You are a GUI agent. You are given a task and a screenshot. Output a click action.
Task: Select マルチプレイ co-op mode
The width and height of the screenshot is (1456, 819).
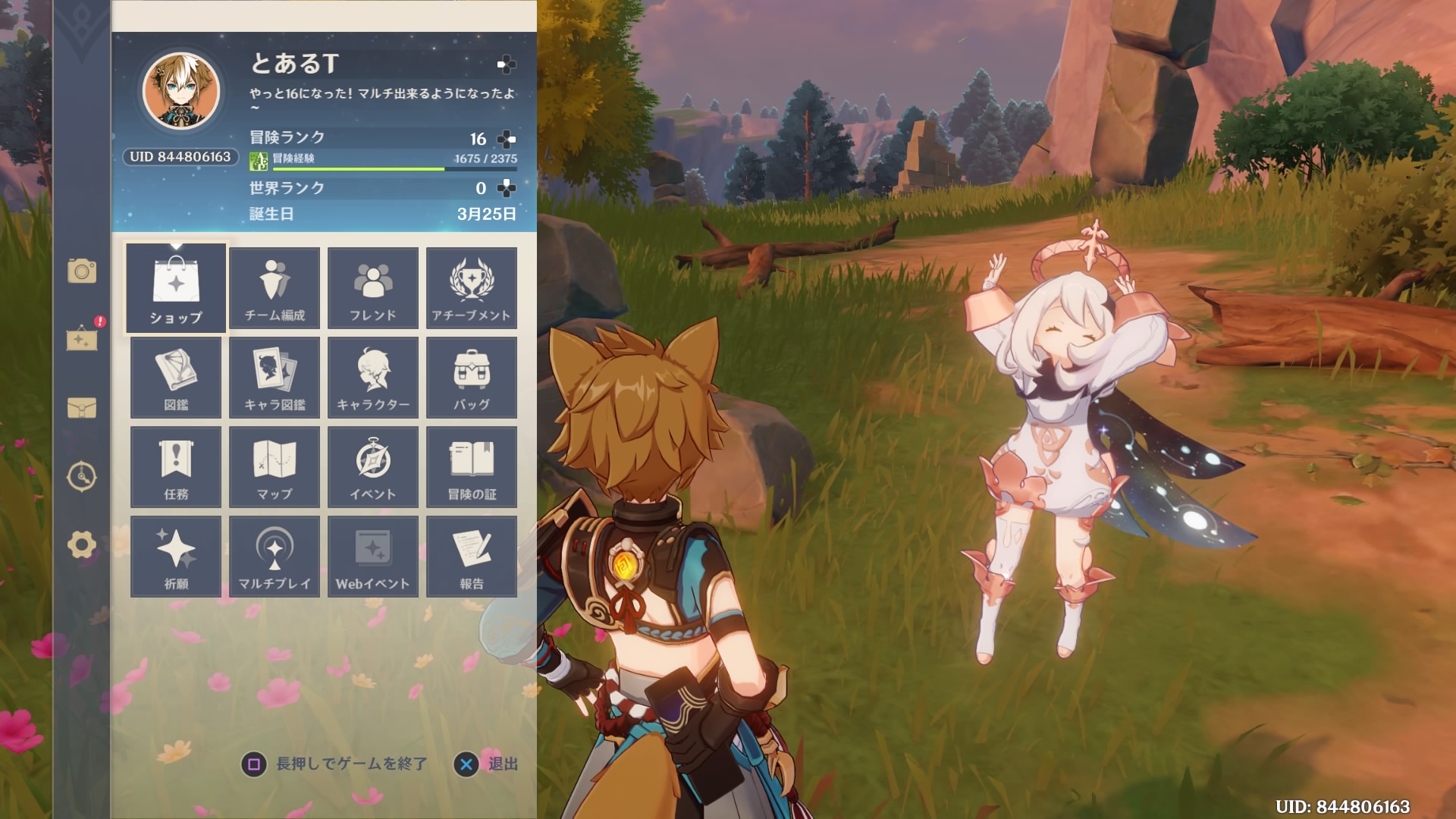pos(275,557)
